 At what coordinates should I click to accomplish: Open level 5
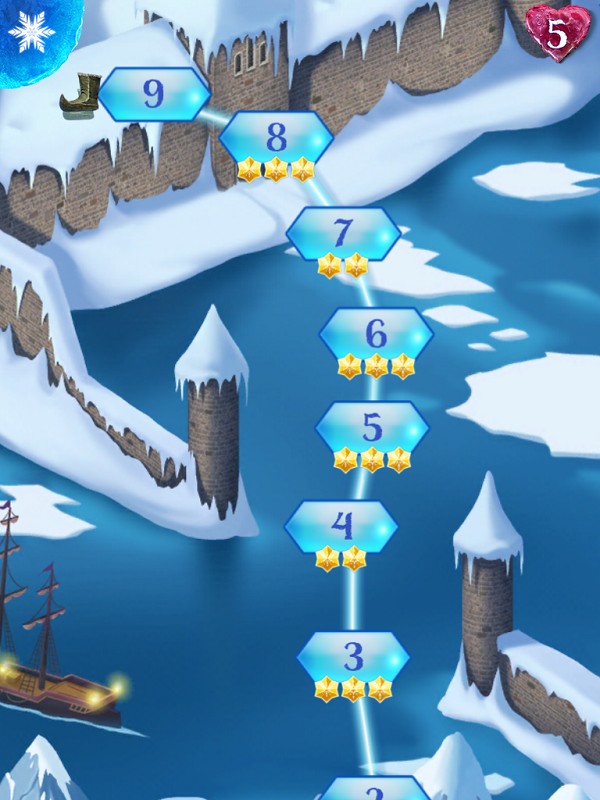(372, 428)
